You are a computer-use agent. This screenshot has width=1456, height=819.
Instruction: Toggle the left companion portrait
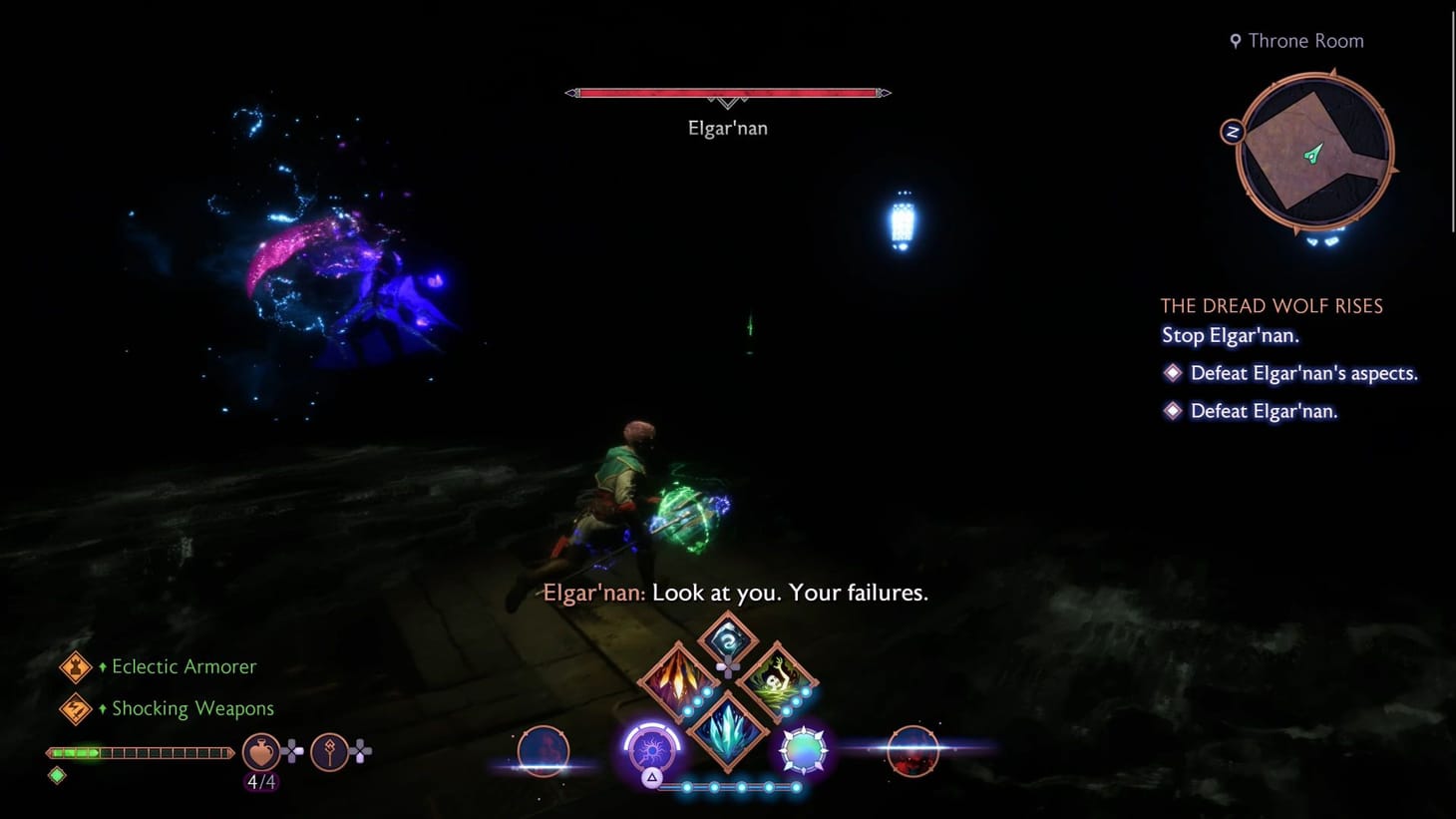[x=543, y=749]
